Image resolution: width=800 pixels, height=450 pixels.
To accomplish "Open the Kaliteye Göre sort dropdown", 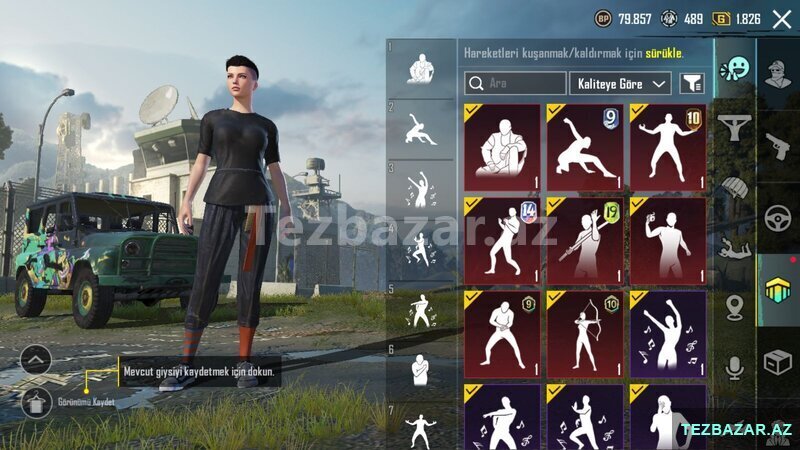I will coord(621,84).
